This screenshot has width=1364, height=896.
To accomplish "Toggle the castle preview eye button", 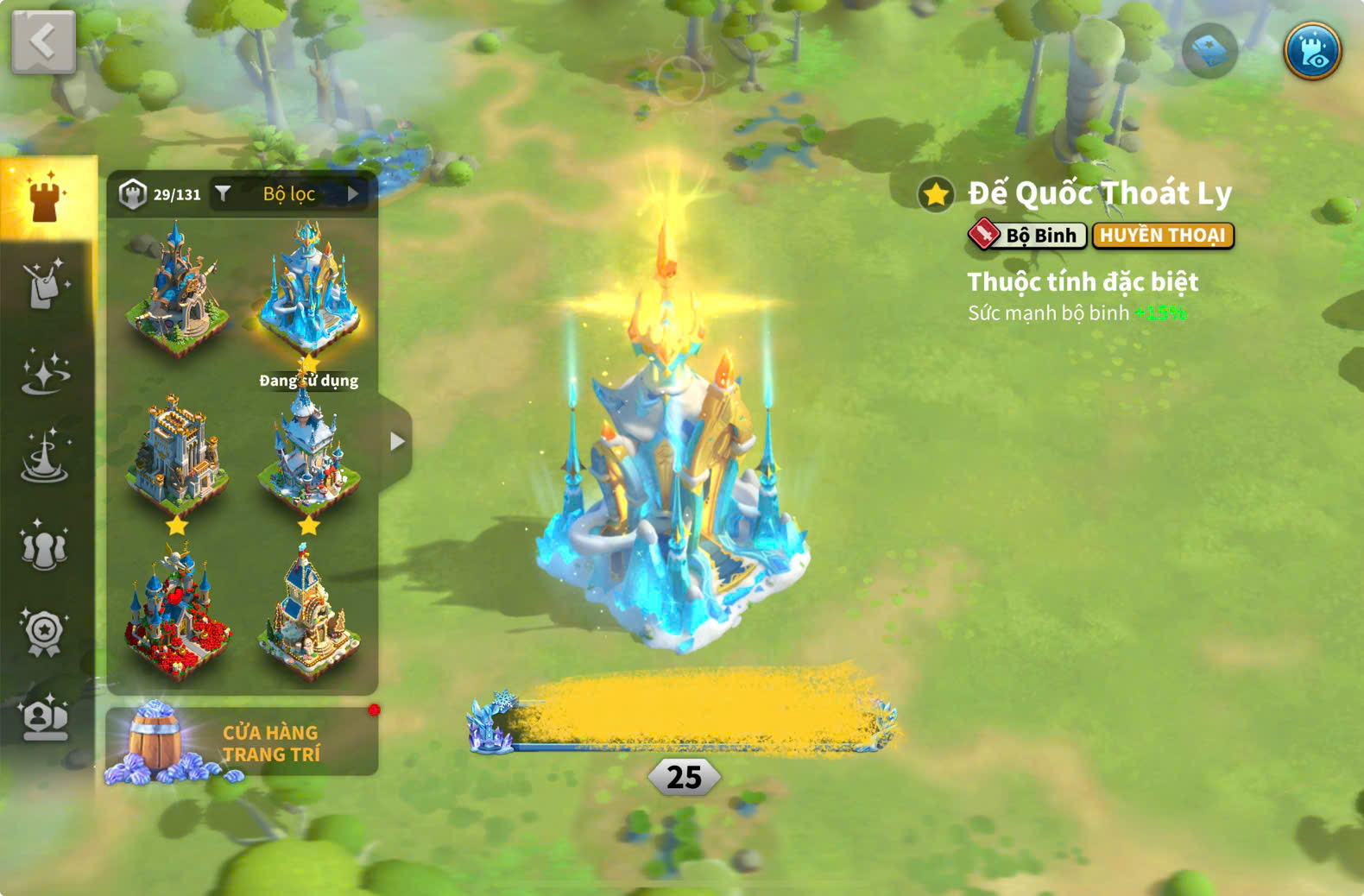I will tap(1311, 51).
